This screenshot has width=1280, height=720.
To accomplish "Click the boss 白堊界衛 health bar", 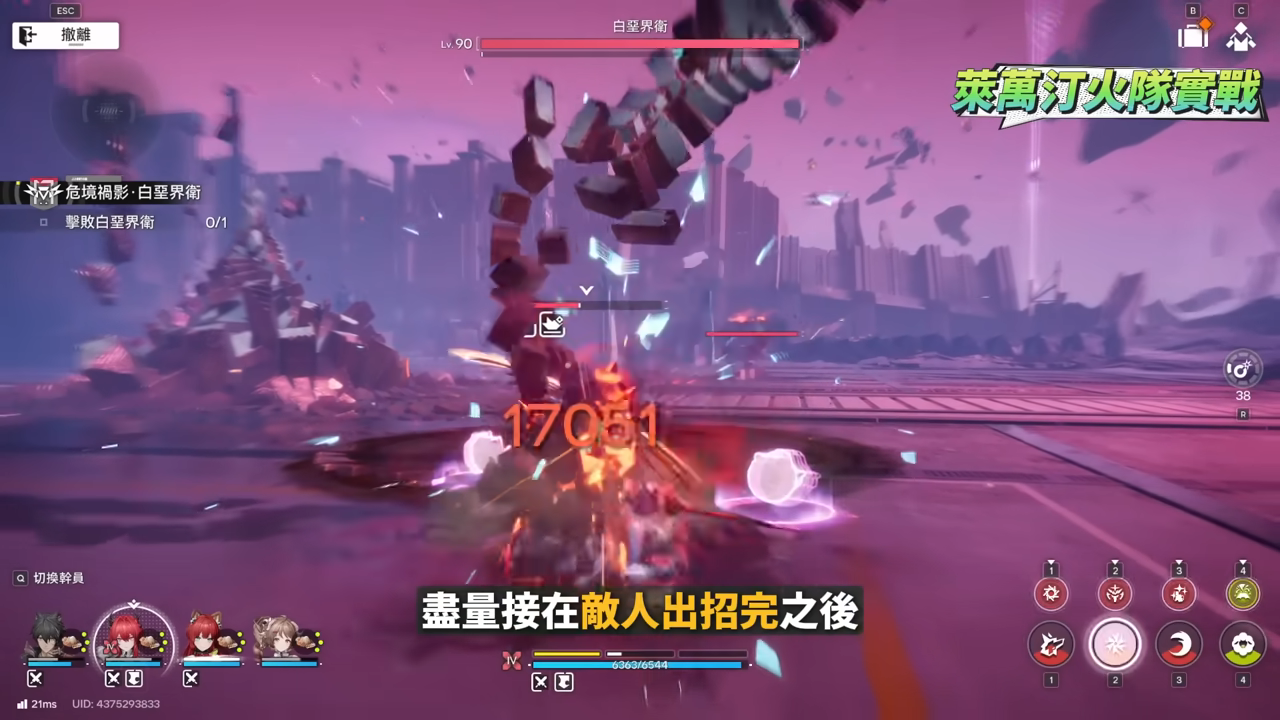I will click(x=640, y=43).
